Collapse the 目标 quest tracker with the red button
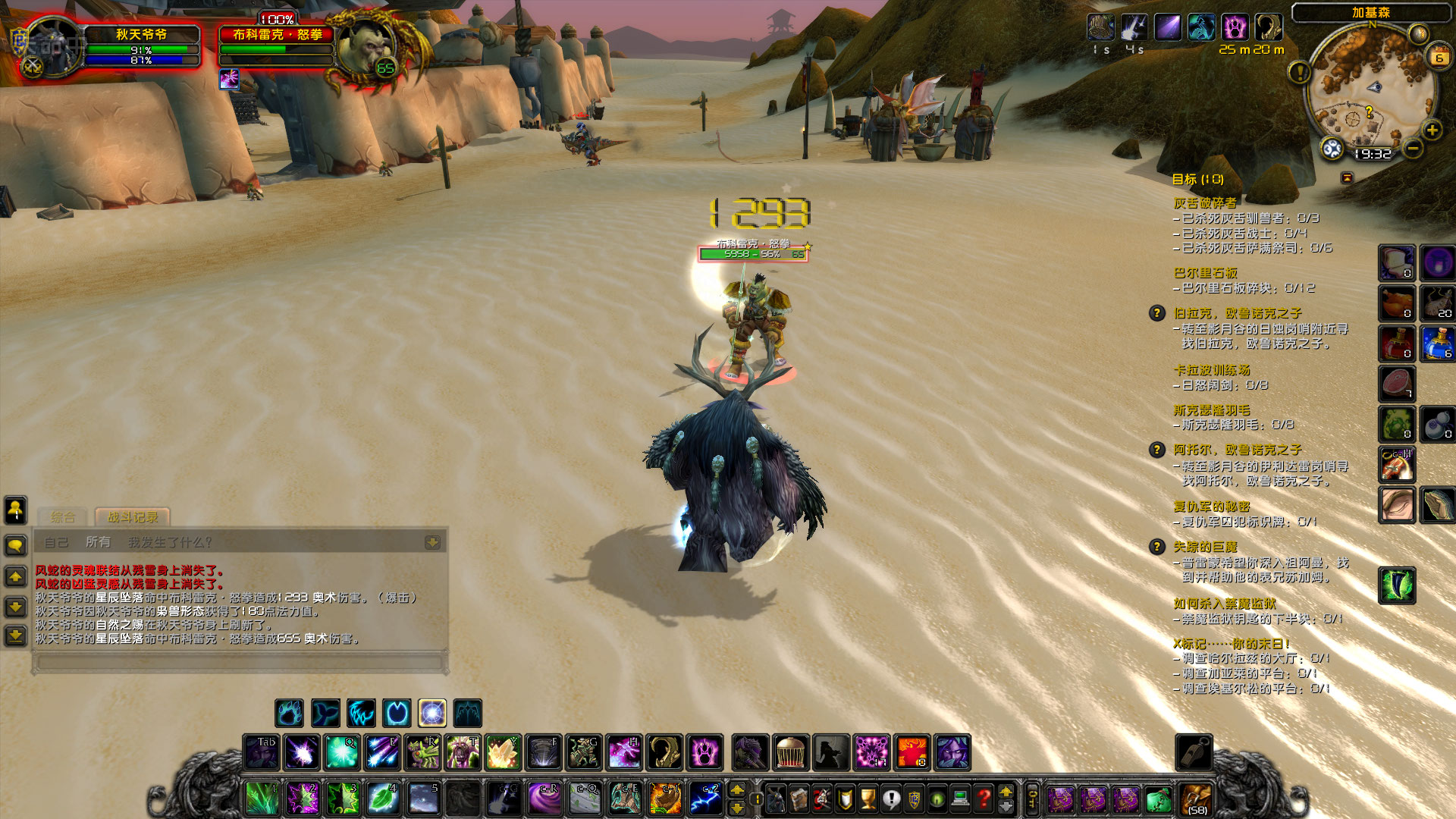The height and width of the screenshot is (819, 1456). tap(1347, 177)
